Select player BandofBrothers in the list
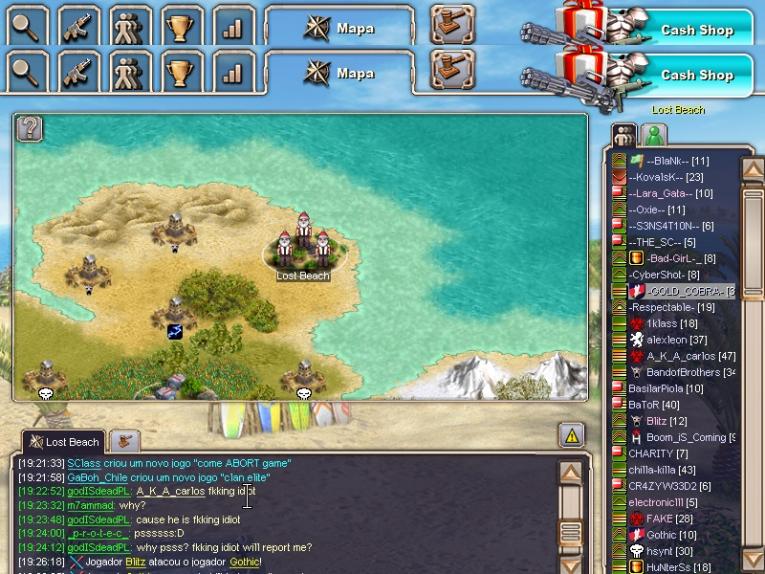Viewport: 765px width, 574px height. point(690,372)
